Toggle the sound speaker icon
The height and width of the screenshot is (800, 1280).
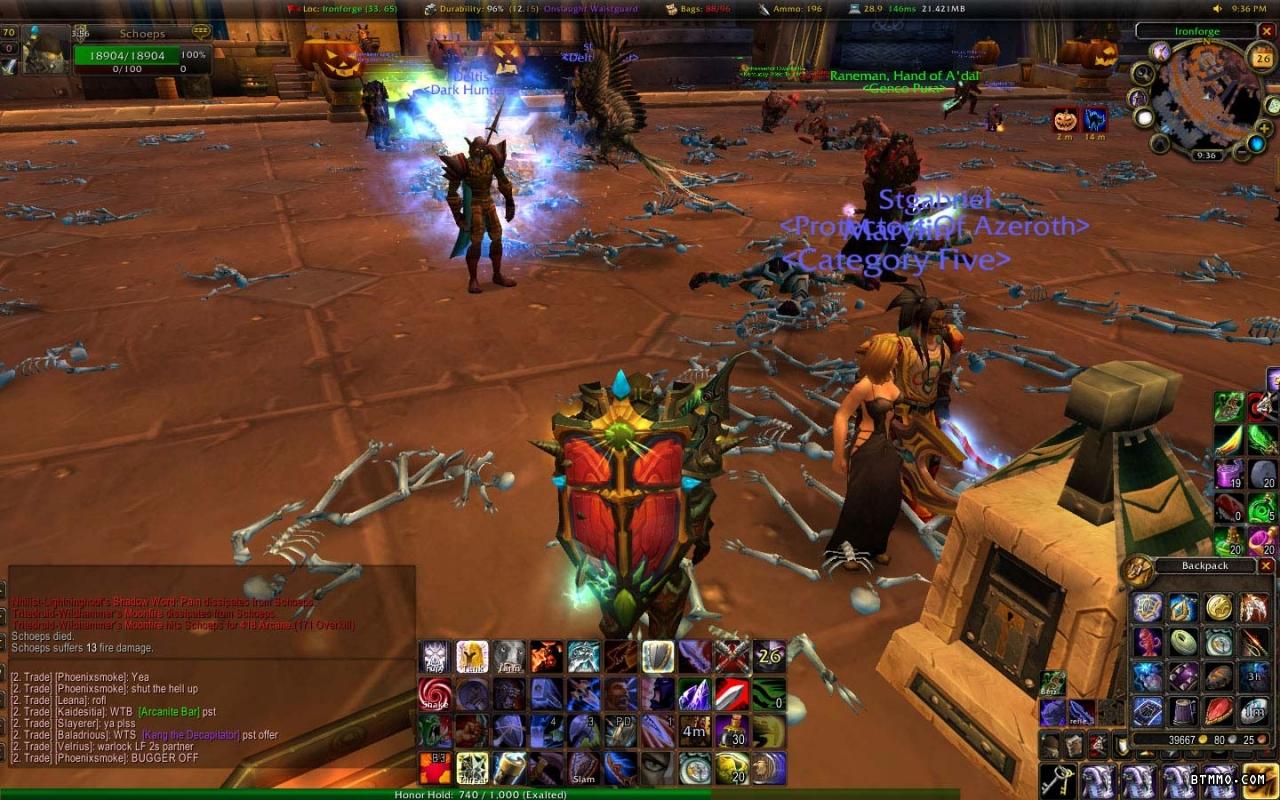coord(1218,8)
